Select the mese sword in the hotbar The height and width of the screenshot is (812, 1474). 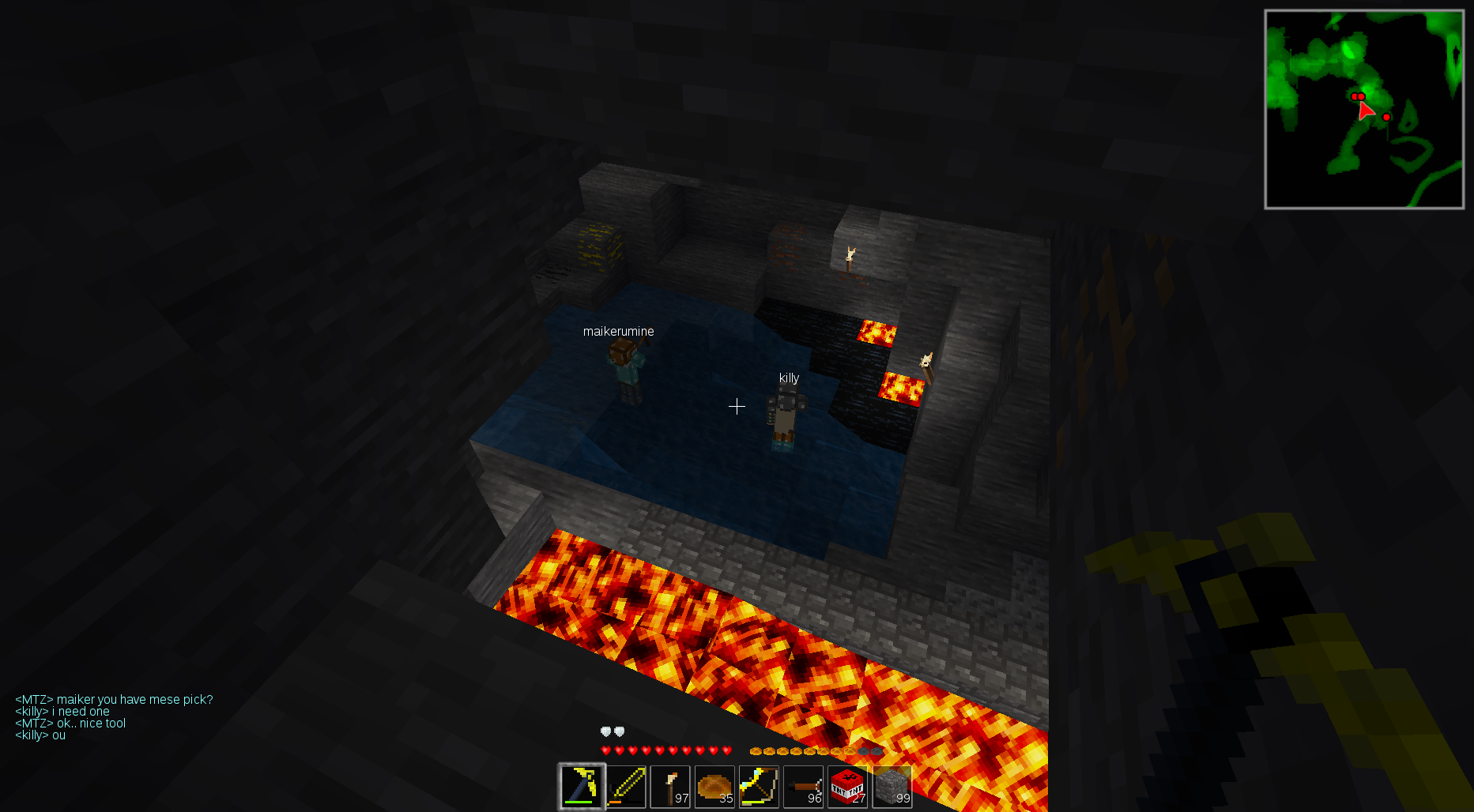click(627, 786)
